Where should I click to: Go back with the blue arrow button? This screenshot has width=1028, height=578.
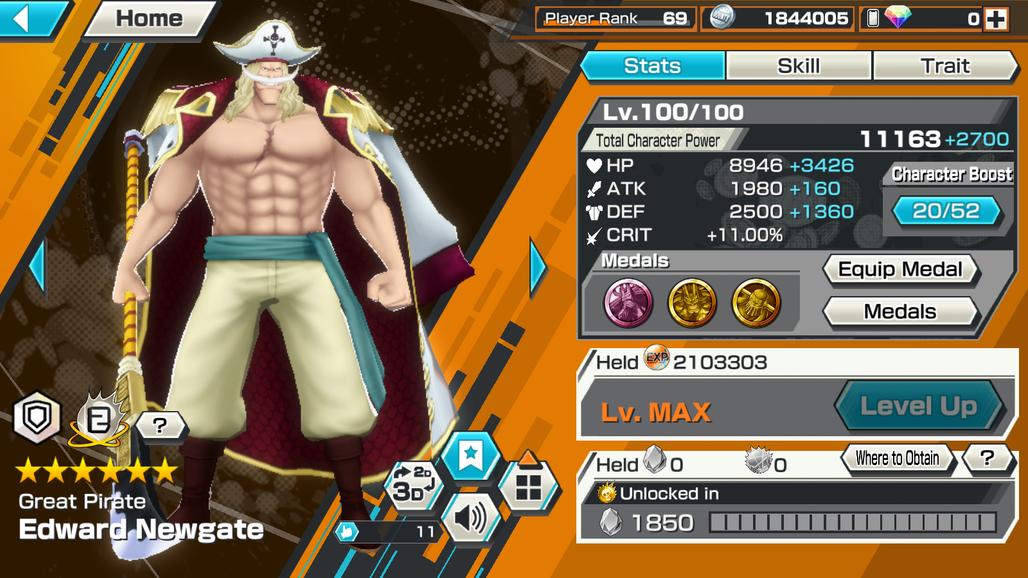coord(30,18)
